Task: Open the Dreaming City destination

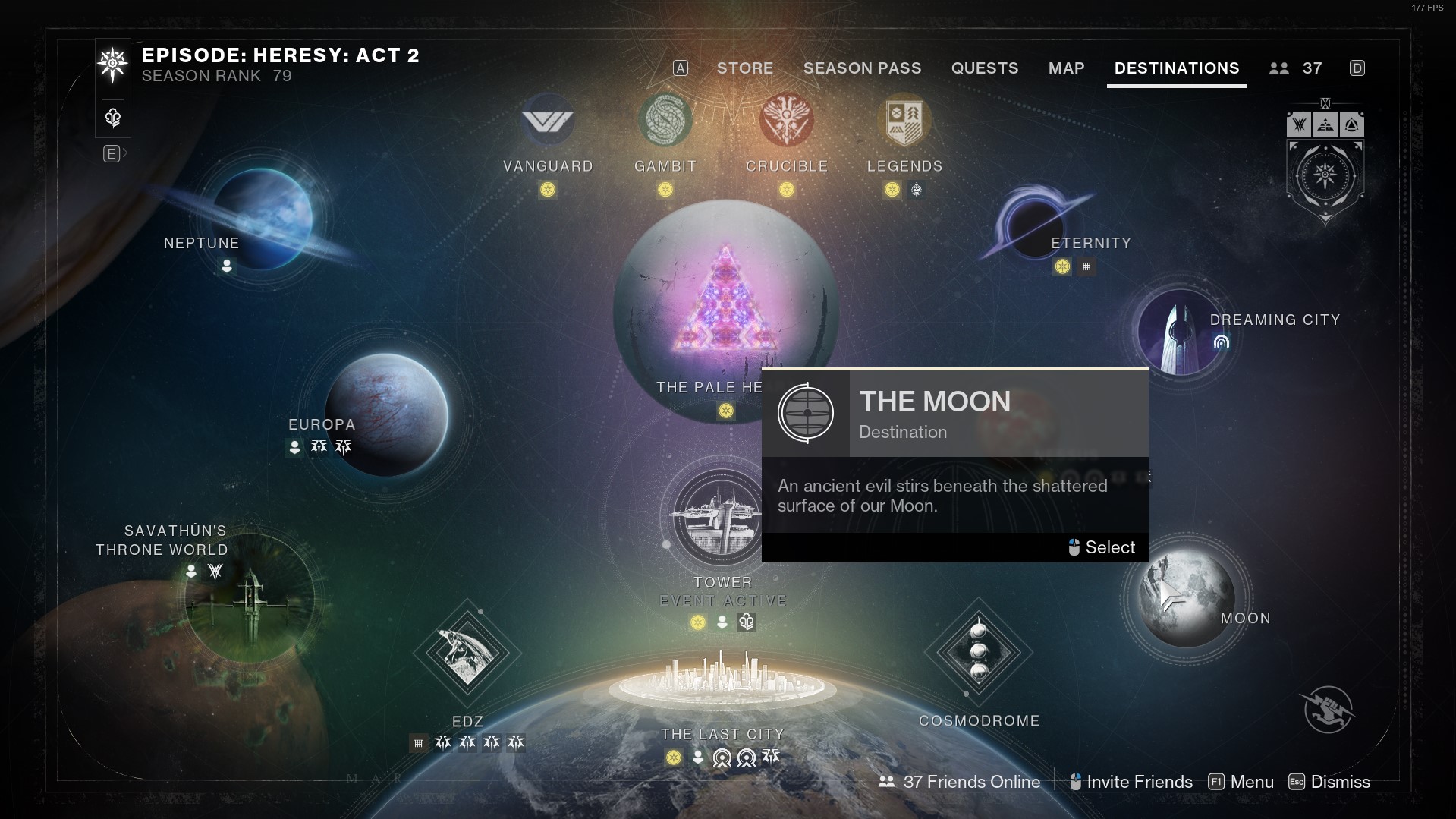Action: pos(1180,332)
